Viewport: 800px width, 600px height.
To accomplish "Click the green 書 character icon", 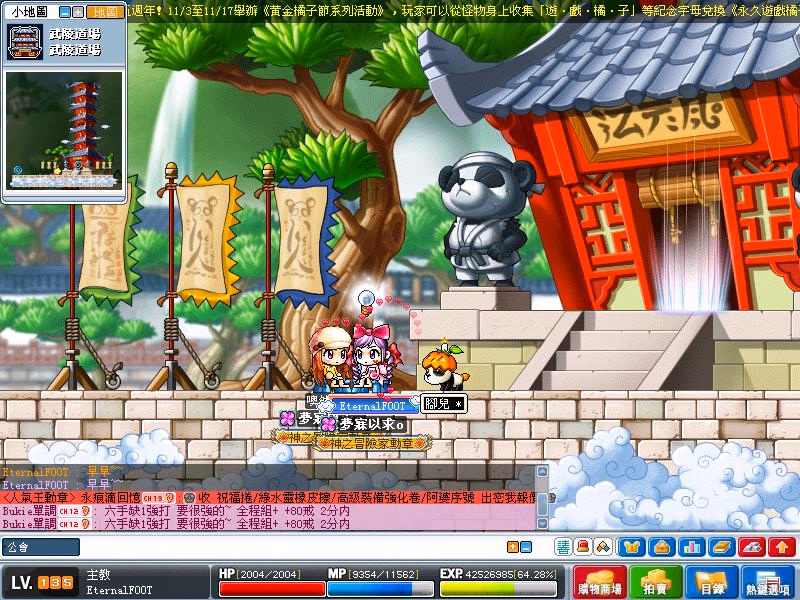I will [564, 547].
